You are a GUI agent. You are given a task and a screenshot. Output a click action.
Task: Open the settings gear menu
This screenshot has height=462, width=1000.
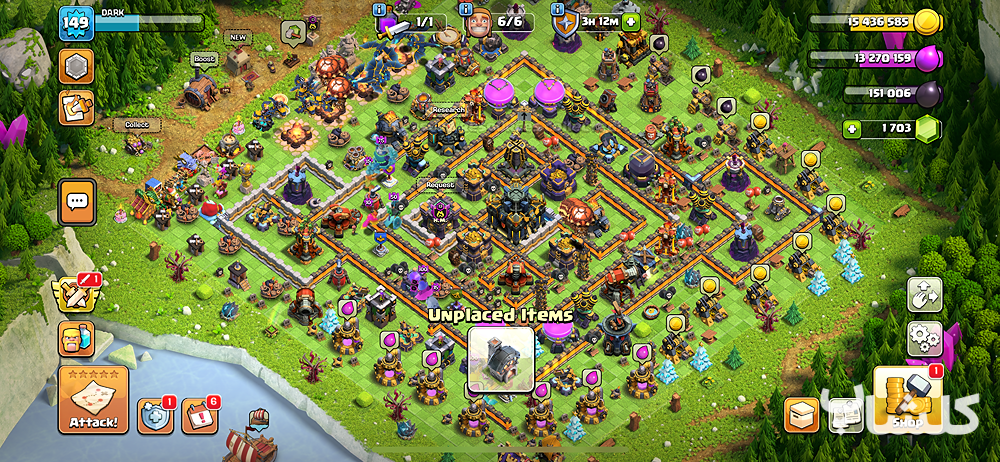(x=925, y=338)
